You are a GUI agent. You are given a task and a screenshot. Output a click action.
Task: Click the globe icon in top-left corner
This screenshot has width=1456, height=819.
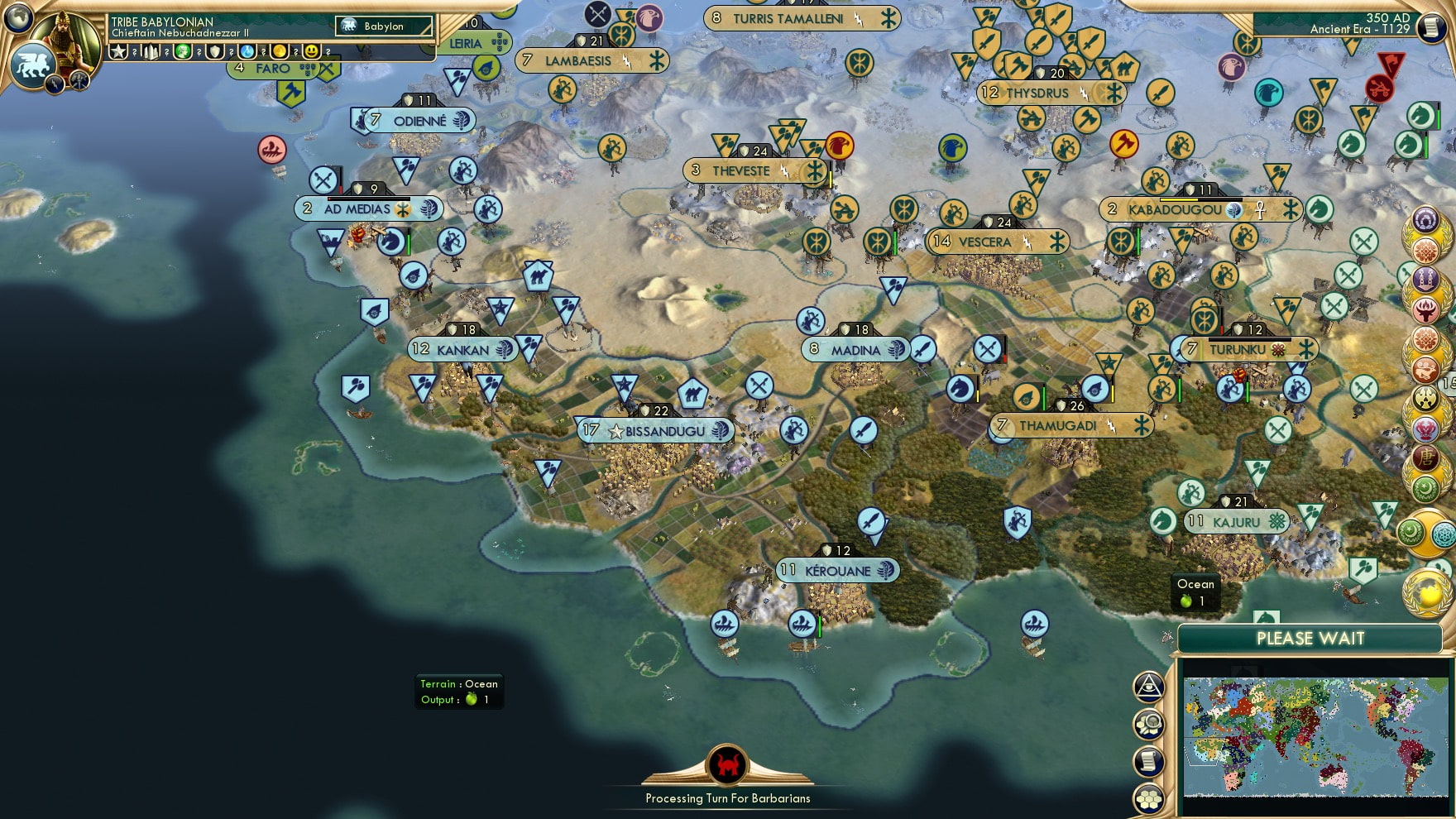point(17,18)
